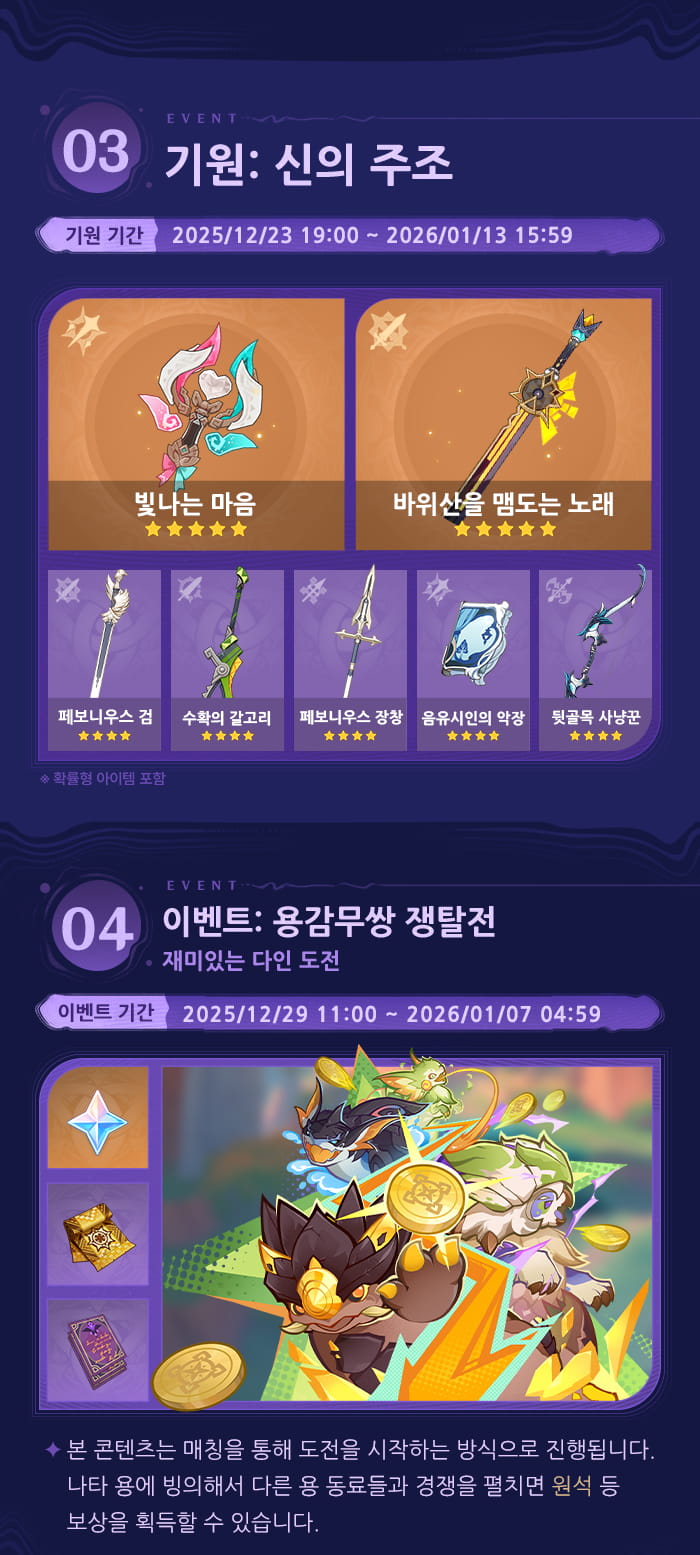700x1555 pixels.
Task: Select the 페보니우스 검 weapon tile
Action: click(x=104, y=660)
